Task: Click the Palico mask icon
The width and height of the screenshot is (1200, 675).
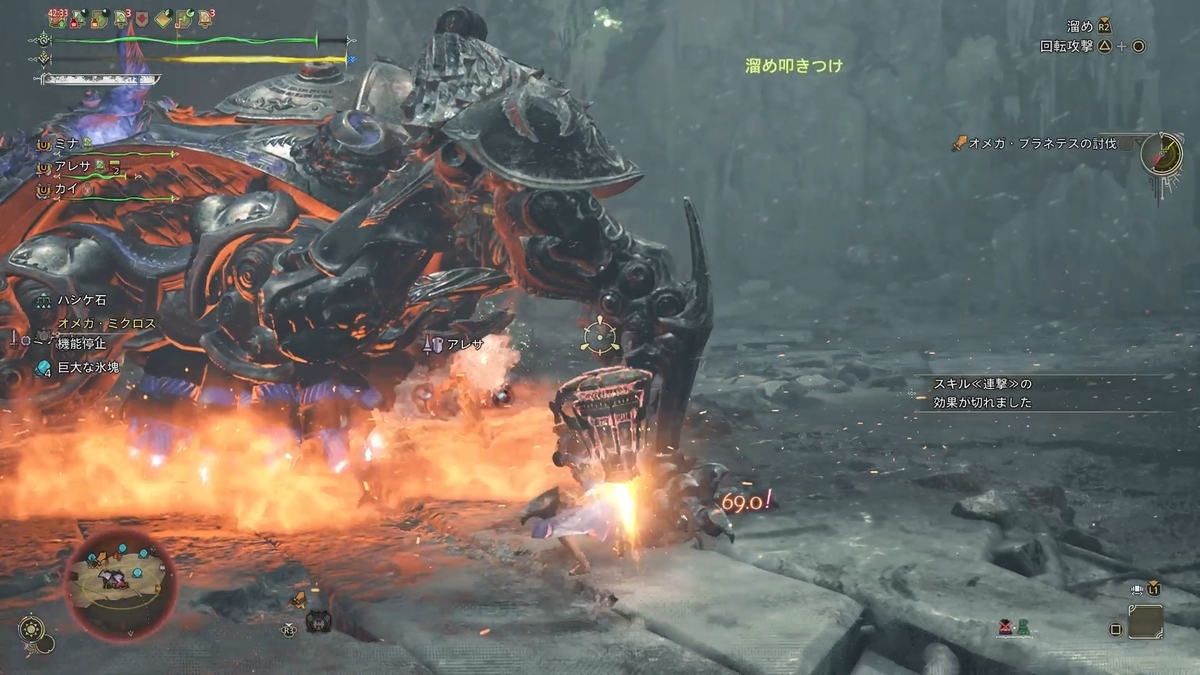Action: pyautogui.click(x=318, y=622)
